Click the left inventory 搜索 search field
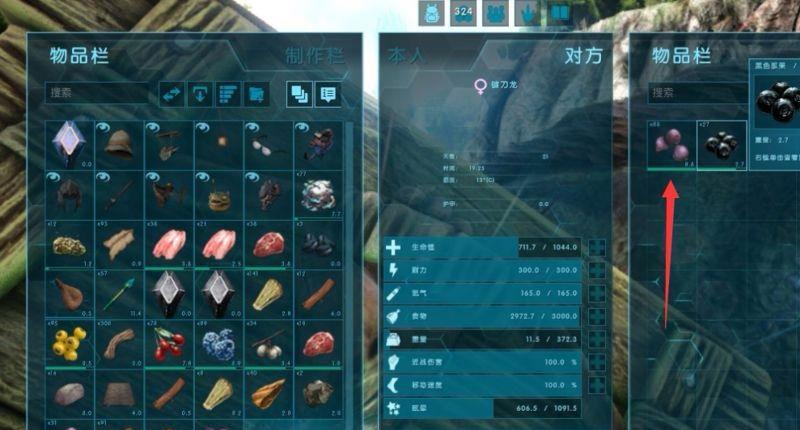Viewport: 800px width, 430px height. click(x=96, y=94)
